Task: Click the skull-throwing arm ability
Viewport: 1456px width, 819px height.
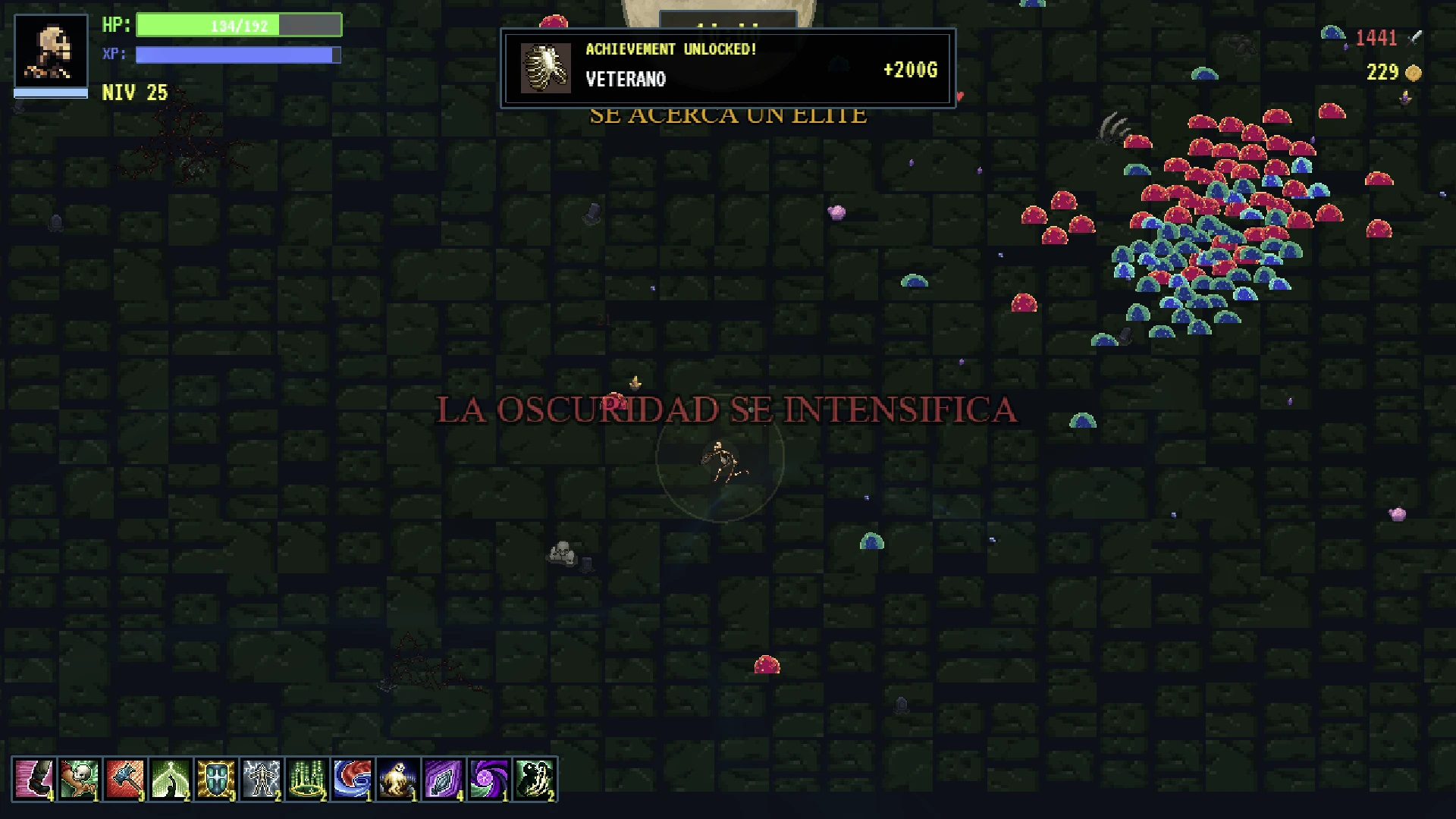Action: click(79, 779)
